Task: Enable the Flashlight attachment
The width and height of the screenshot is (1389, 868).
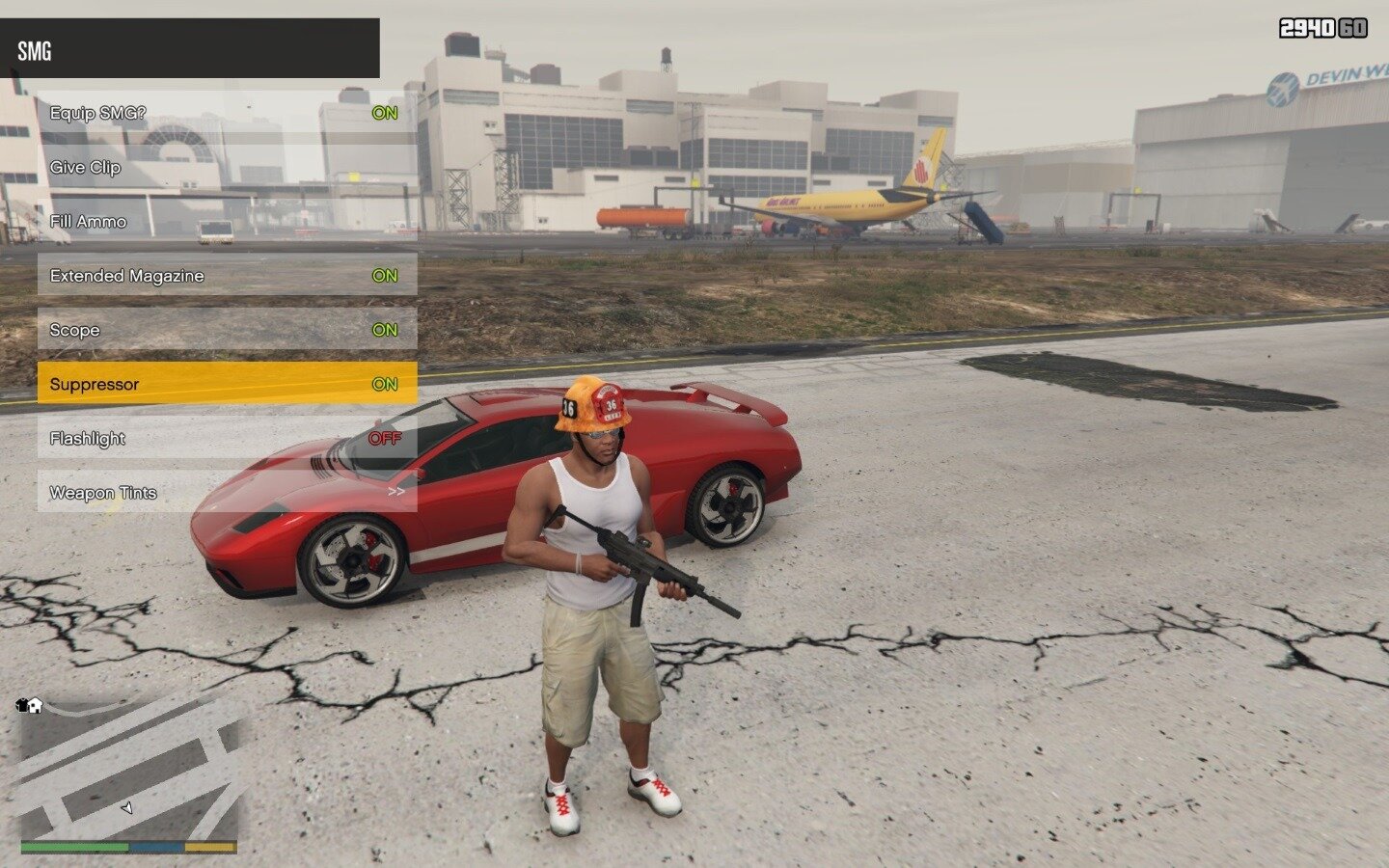Action: point(227,439)
